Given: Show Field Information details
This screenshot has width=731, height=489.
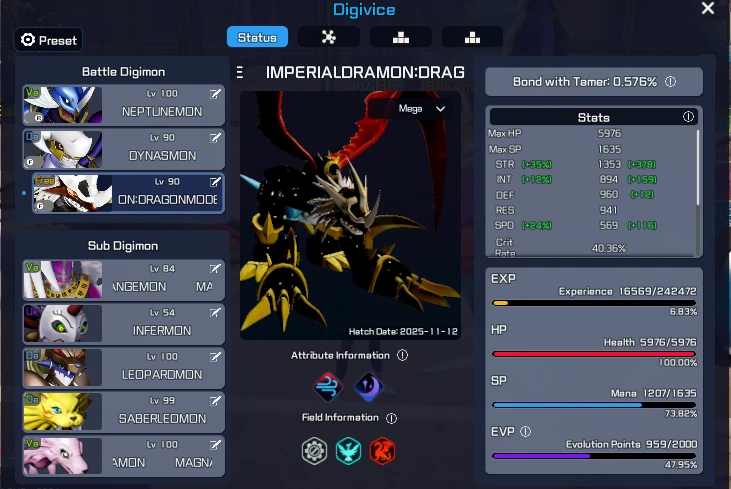Looking at the screenshot, I should tap(391, 418).
